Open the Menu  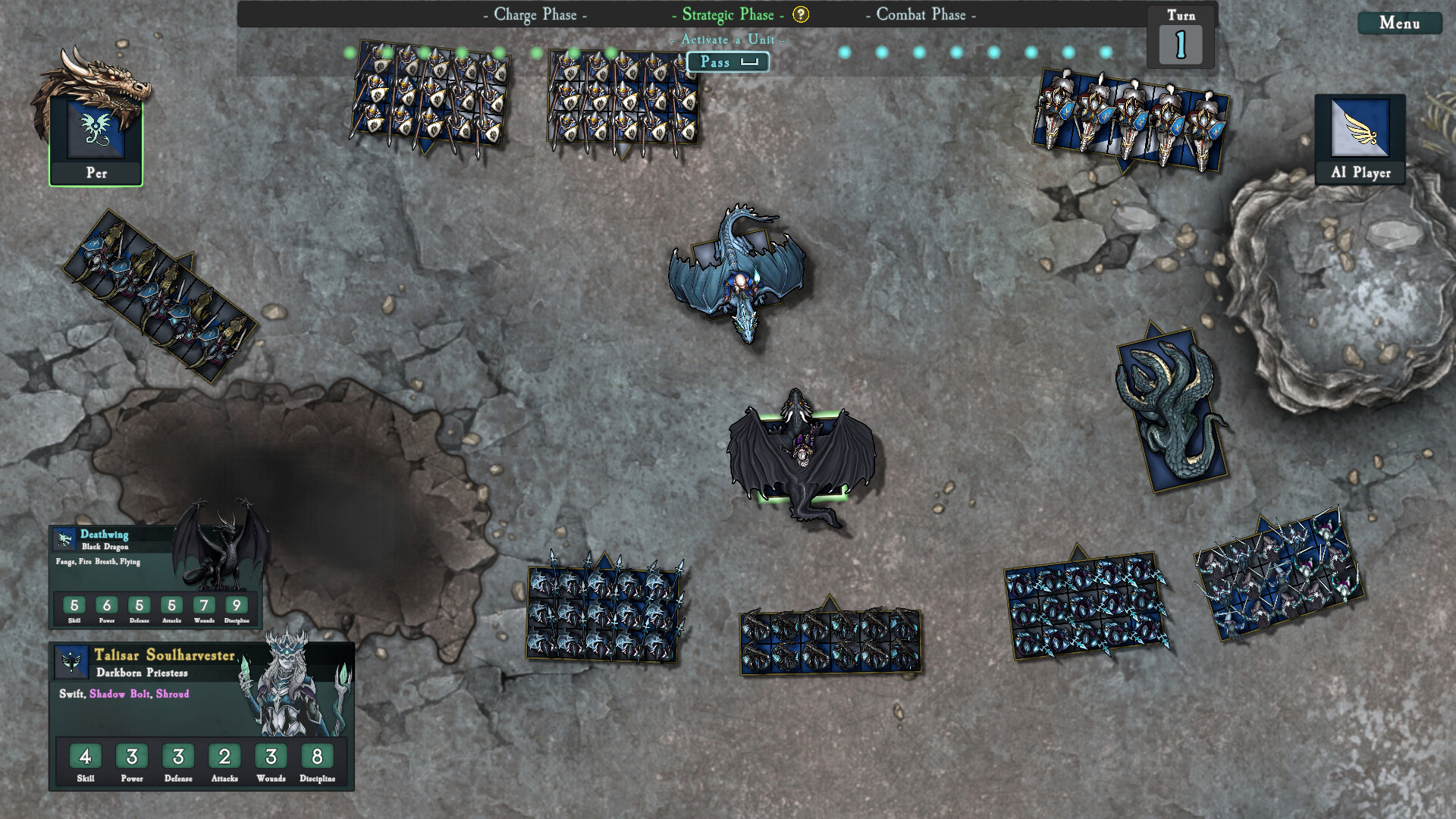tap(1399, 24)
